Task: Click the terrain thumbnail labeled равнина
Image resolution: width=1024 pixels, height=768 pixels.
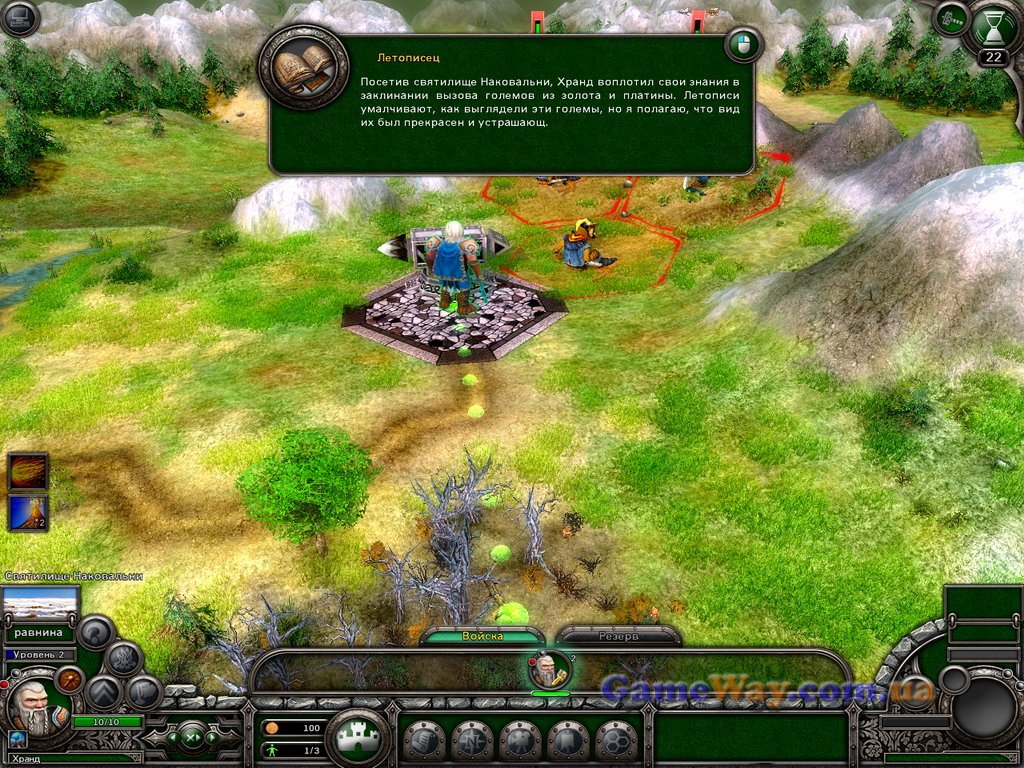Action: 40,604
